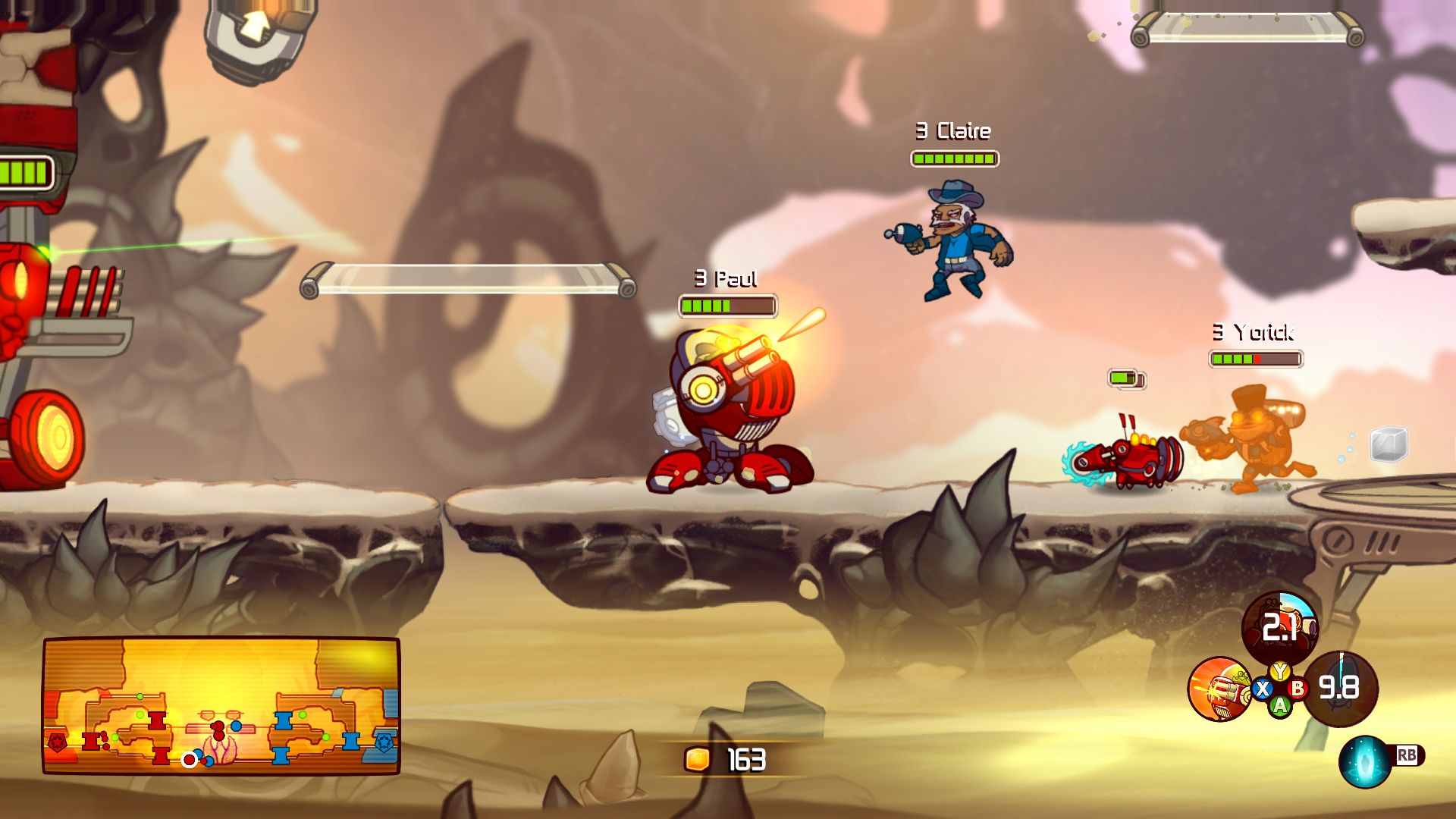1456x819 pixels.
Task: Select the ability icon showing 9.8 cooldown
Action: click(x=1341, y=688)
